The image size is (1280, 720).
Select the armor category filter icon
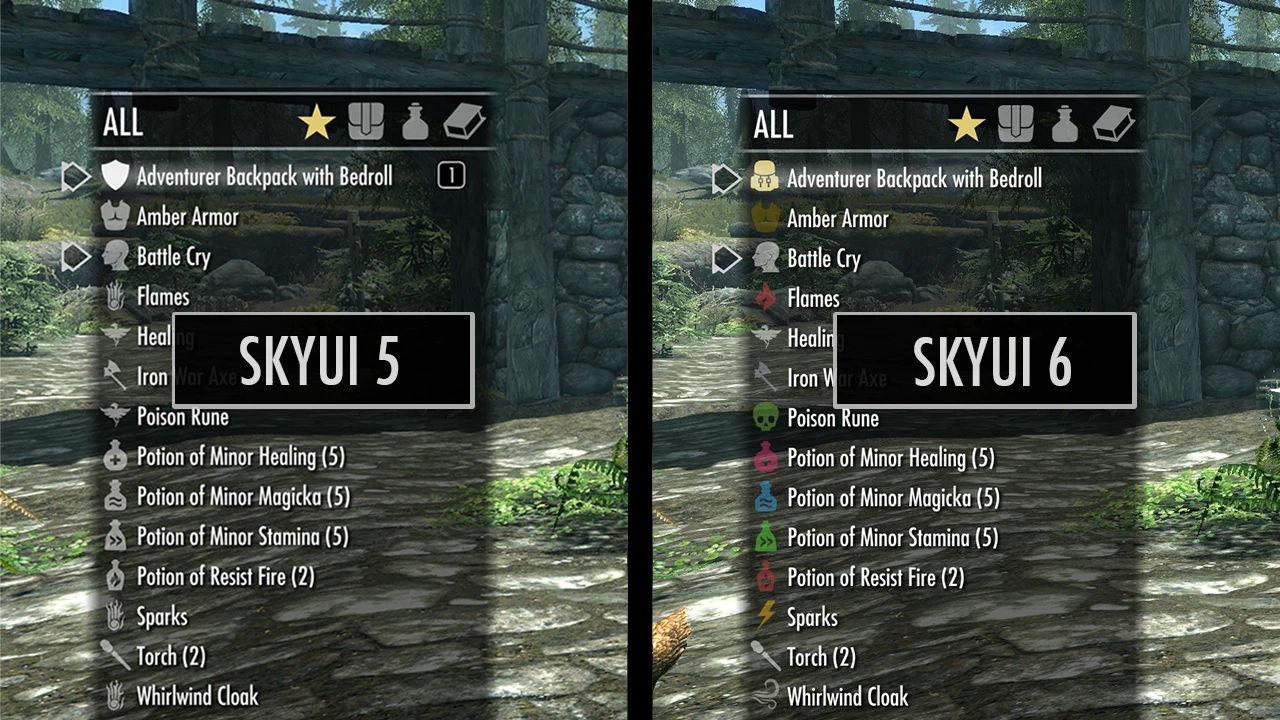click(x=367, y=122)
